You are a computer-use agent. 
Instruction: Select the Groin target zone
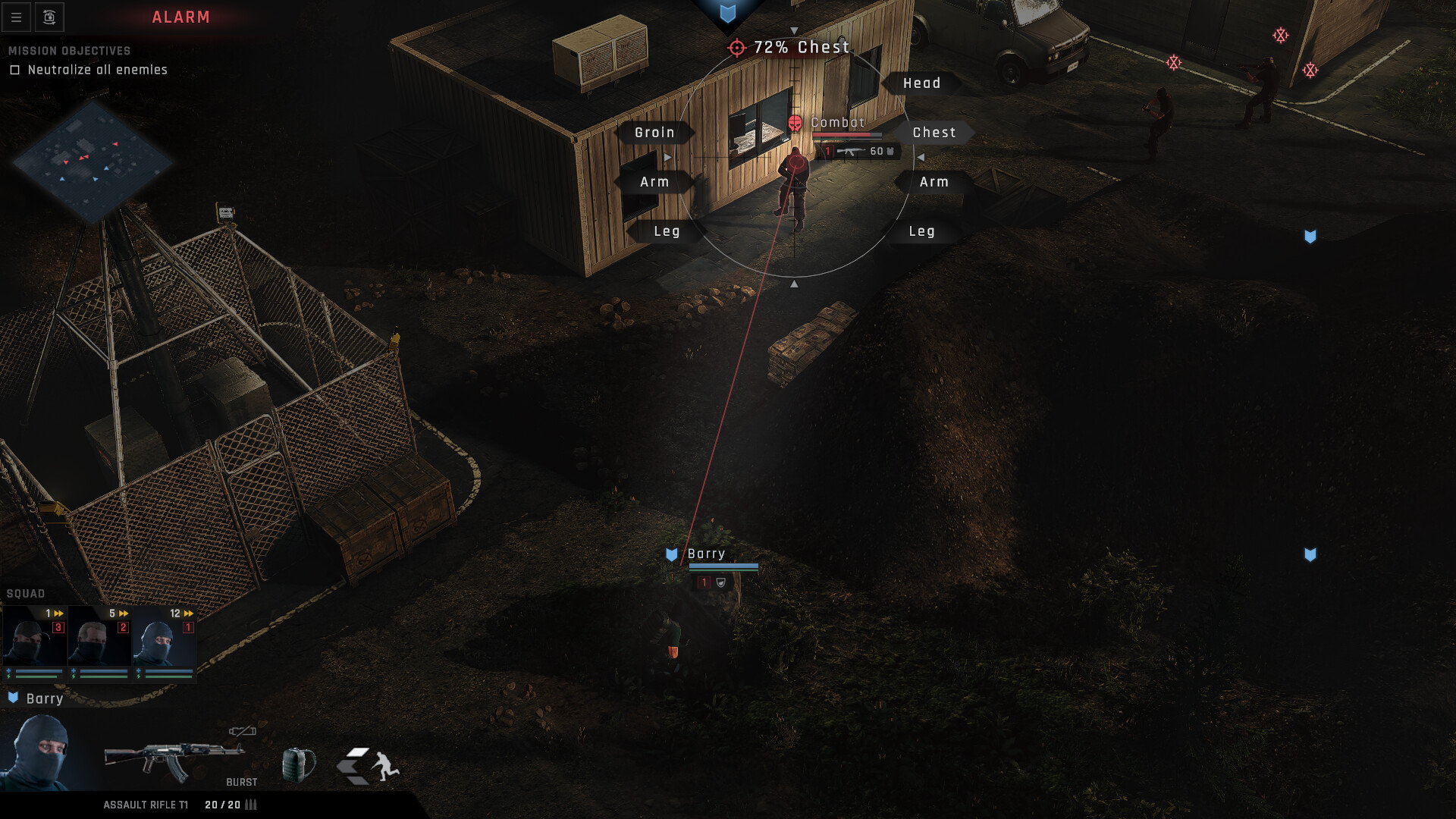[654, 133]
